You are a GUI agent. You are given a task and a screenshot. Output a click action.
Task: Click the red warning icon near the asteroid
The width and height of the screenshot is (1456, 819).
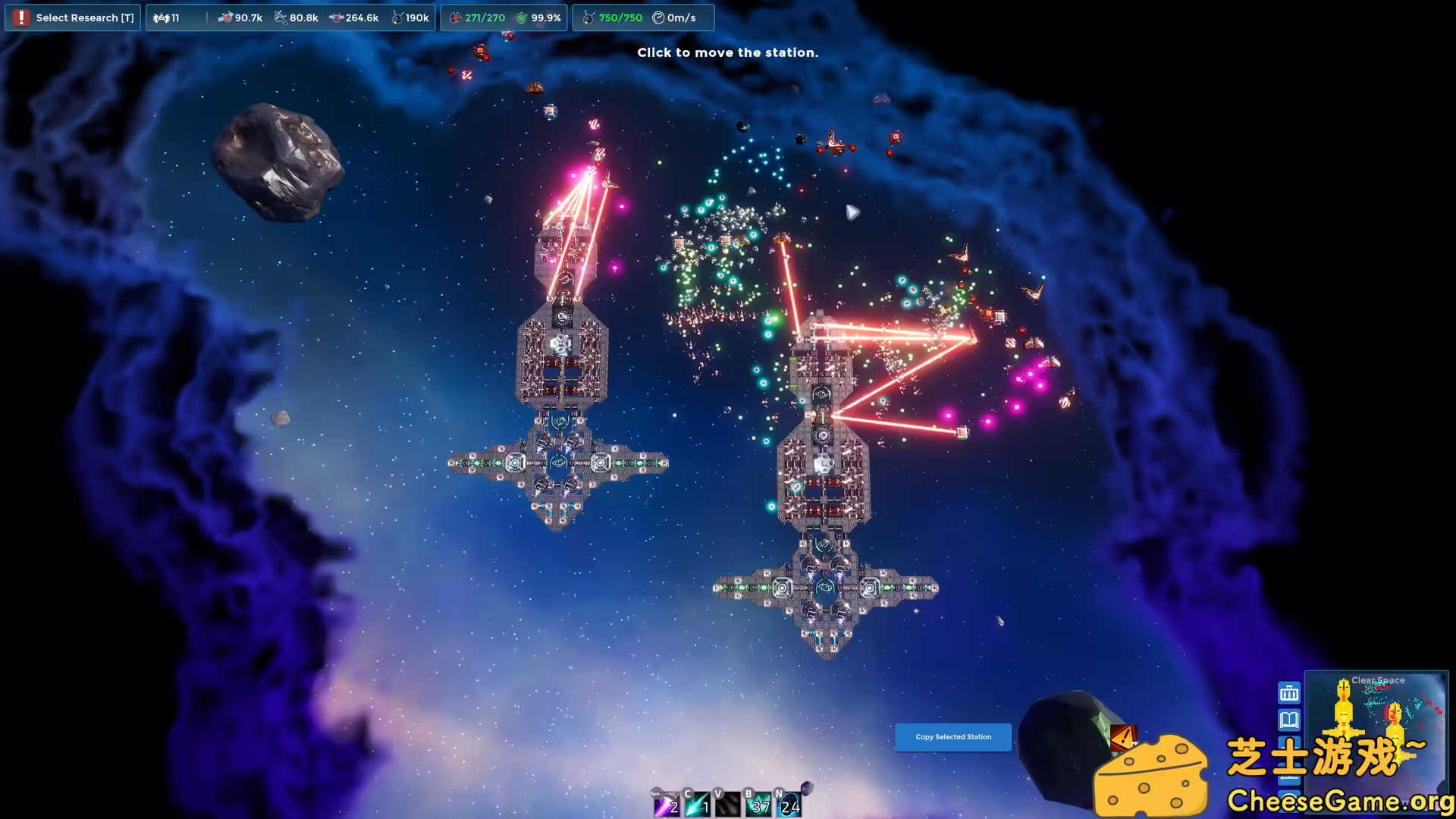pyautogui.click(x=1123, y=736)
